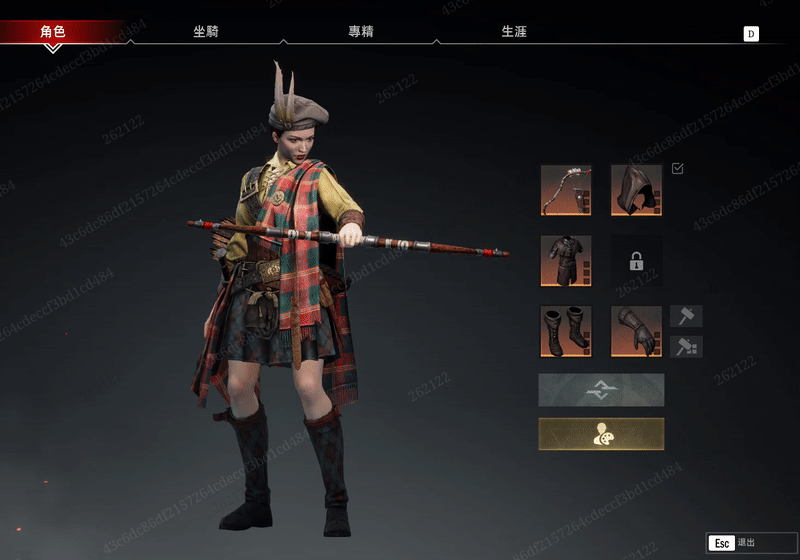Image resolution: width=800 pixels, height=560 pixels.
Task: Open the single hammer repair button
Action: [x=686, y=316]
